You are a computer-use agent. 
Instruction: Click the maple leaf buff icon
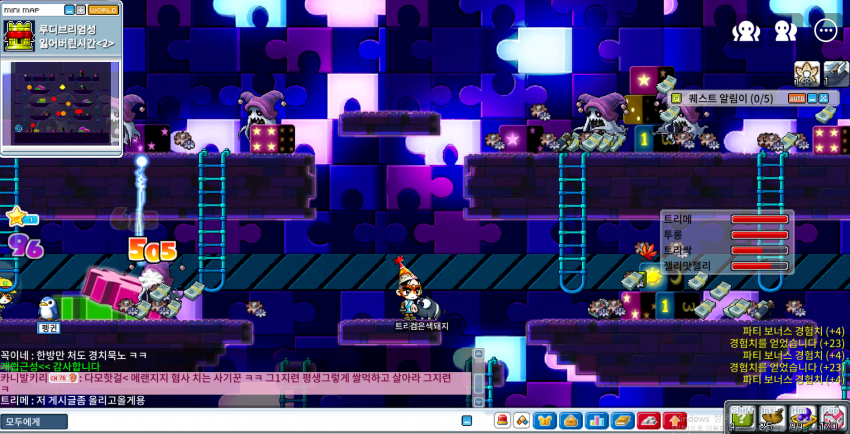tap(644, 250)
